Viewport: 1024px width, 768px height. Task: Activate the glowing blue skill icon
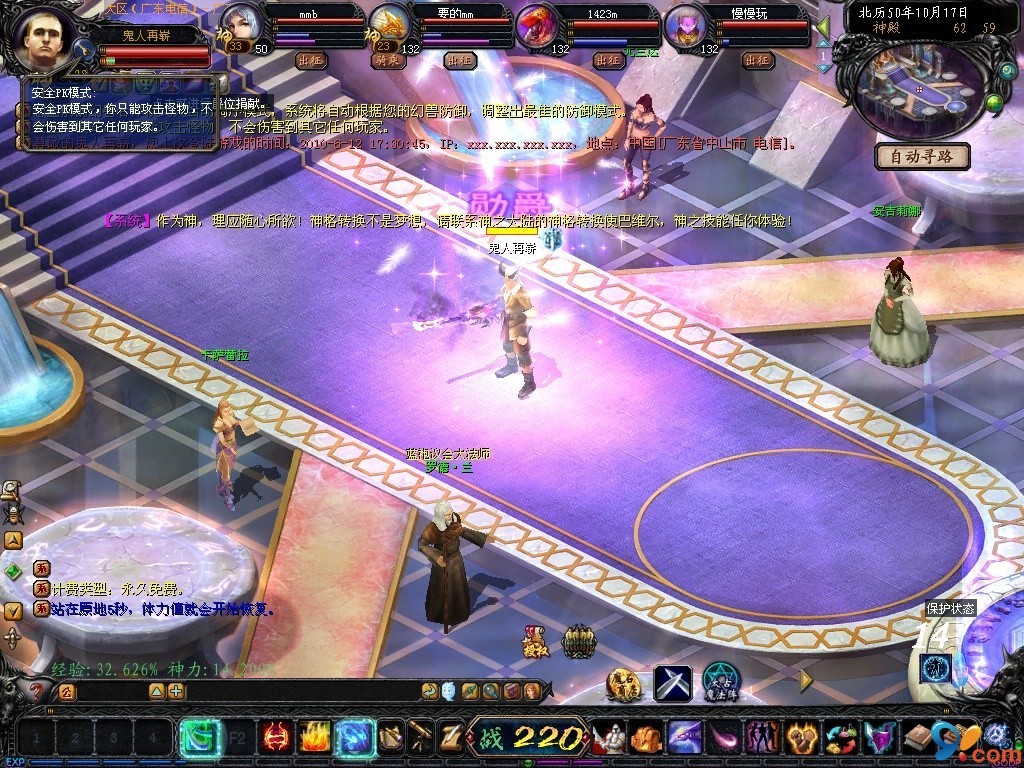(x=355, y=738)
